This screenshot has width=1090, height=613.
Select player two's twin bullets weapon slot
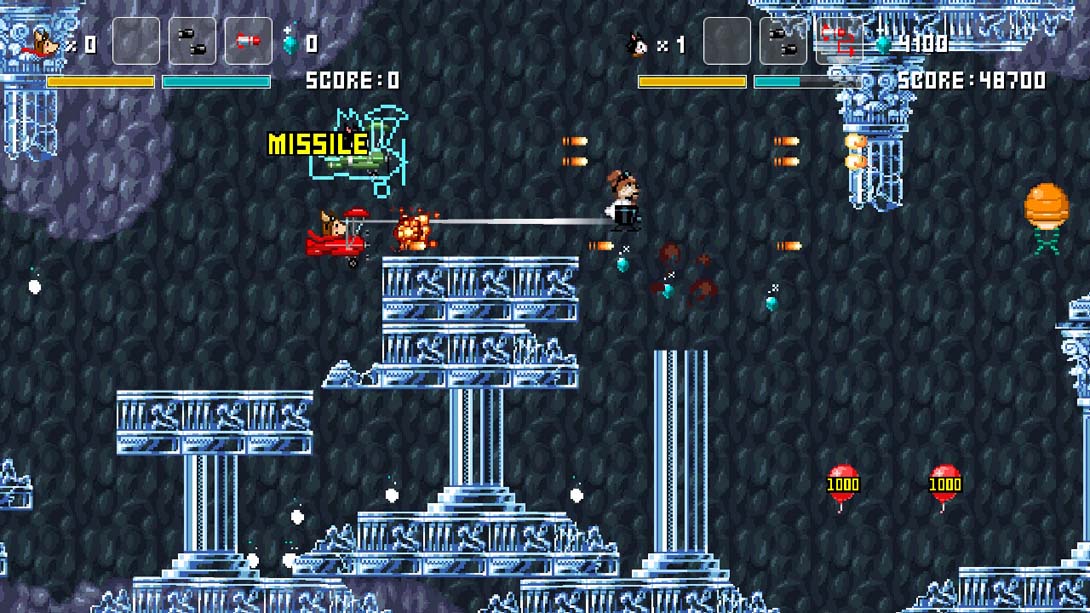click(x=783, y=41)
